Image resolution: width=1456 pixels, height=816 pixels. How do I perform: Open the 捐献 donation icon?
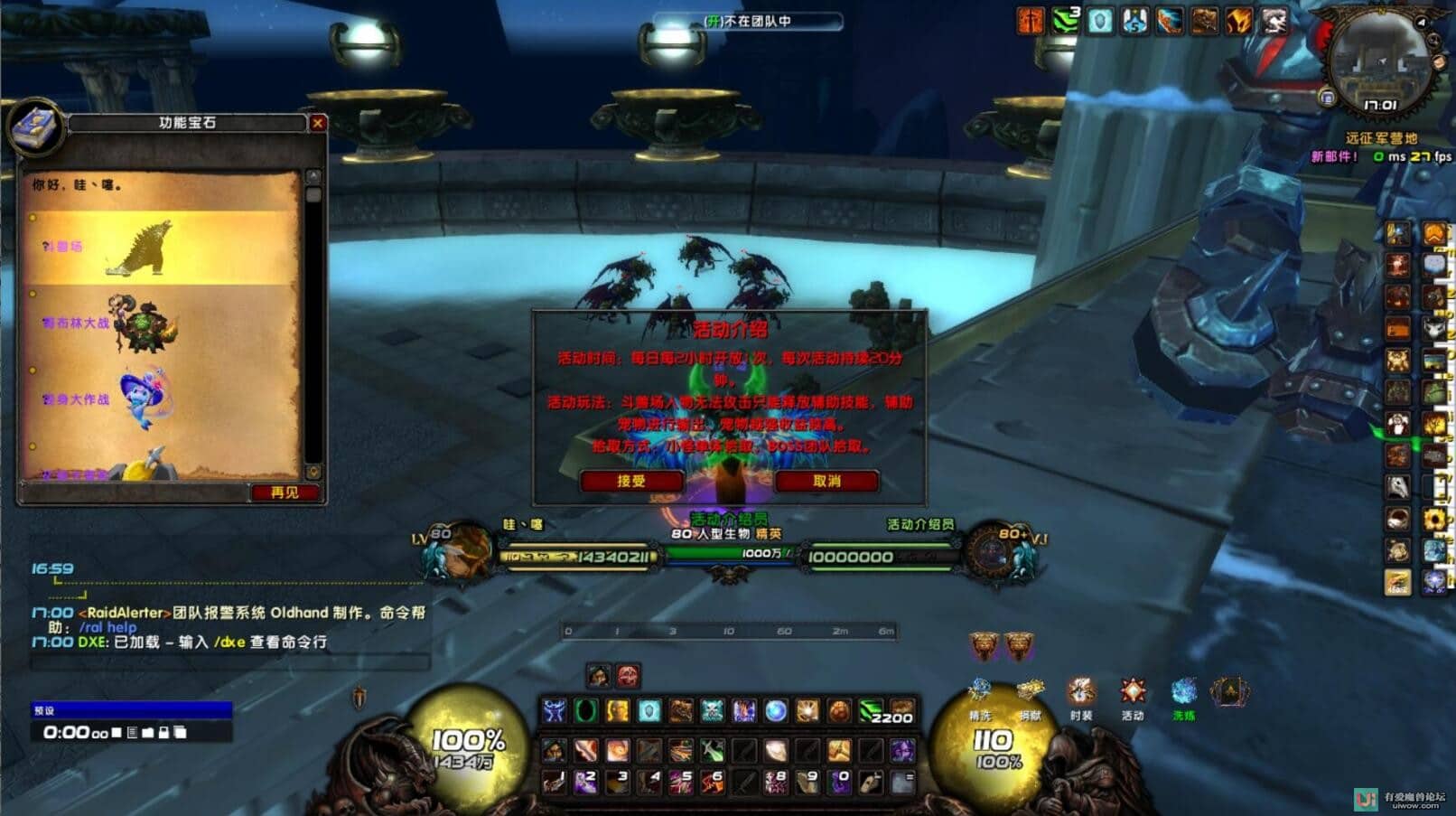pyautogui.click(x=1031, y=695)
